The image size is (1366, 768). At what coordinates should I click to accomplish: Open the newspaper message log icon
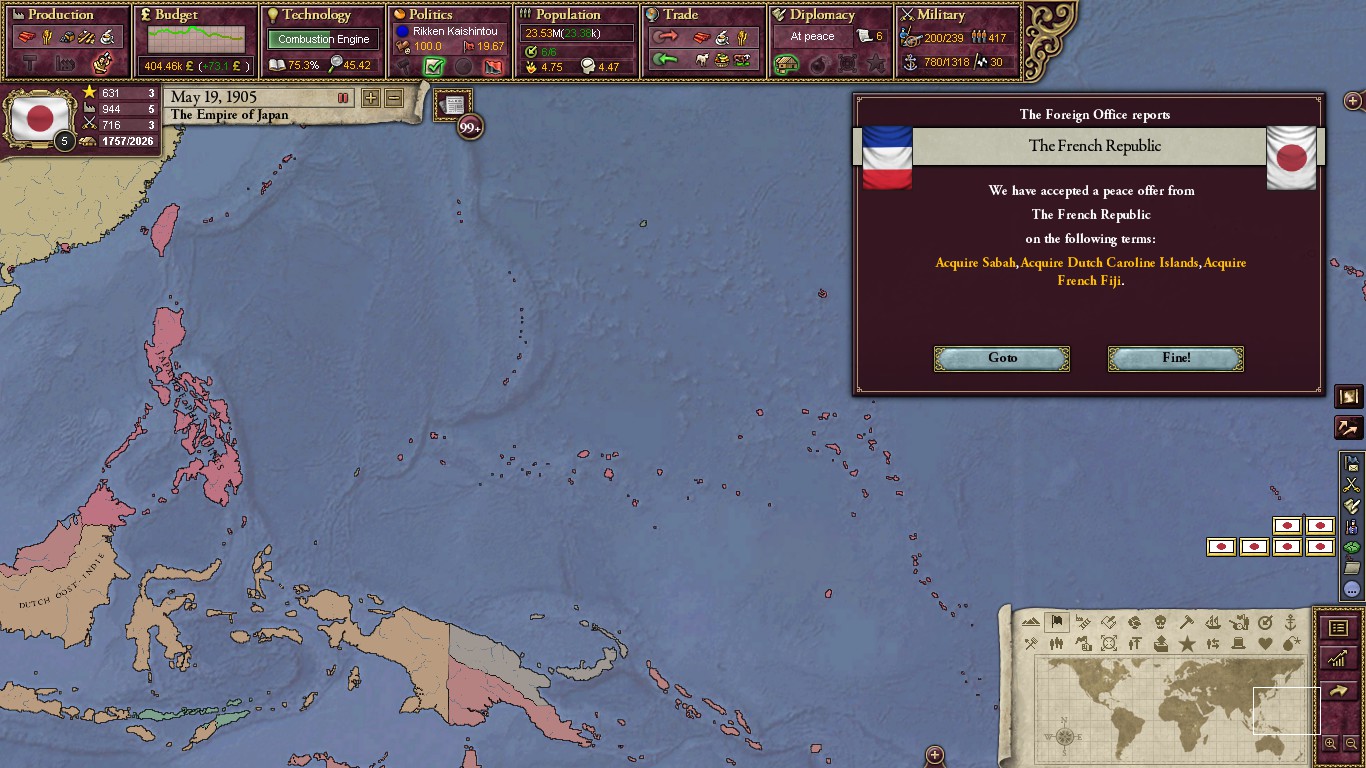[453, 105]
